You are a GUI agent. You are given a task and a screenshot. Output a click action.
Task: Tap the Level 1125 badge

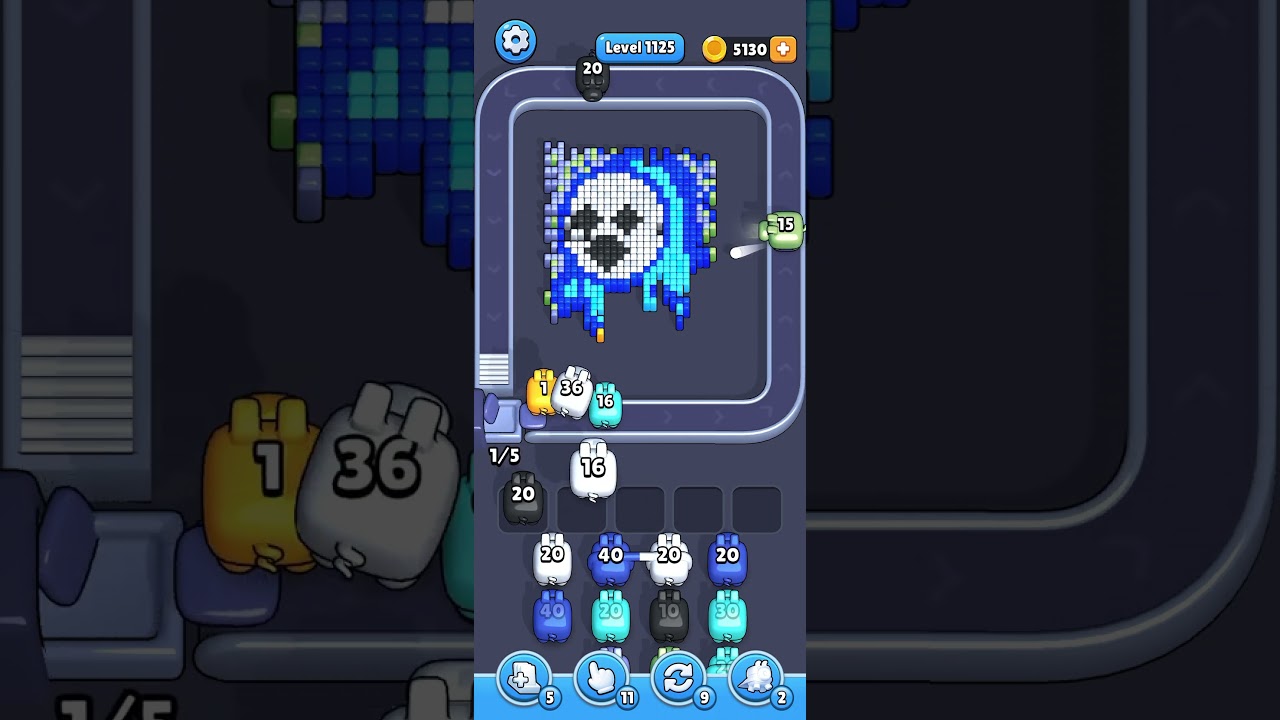point(639,47)
